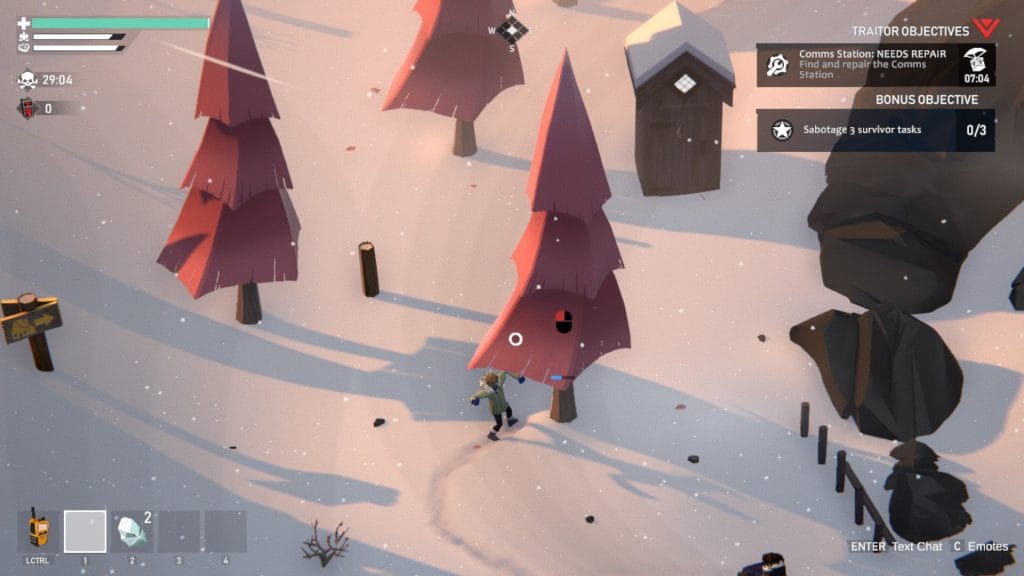
Task: Choose the highlighted empty hotbar slot 1
Action: [85, 532]
